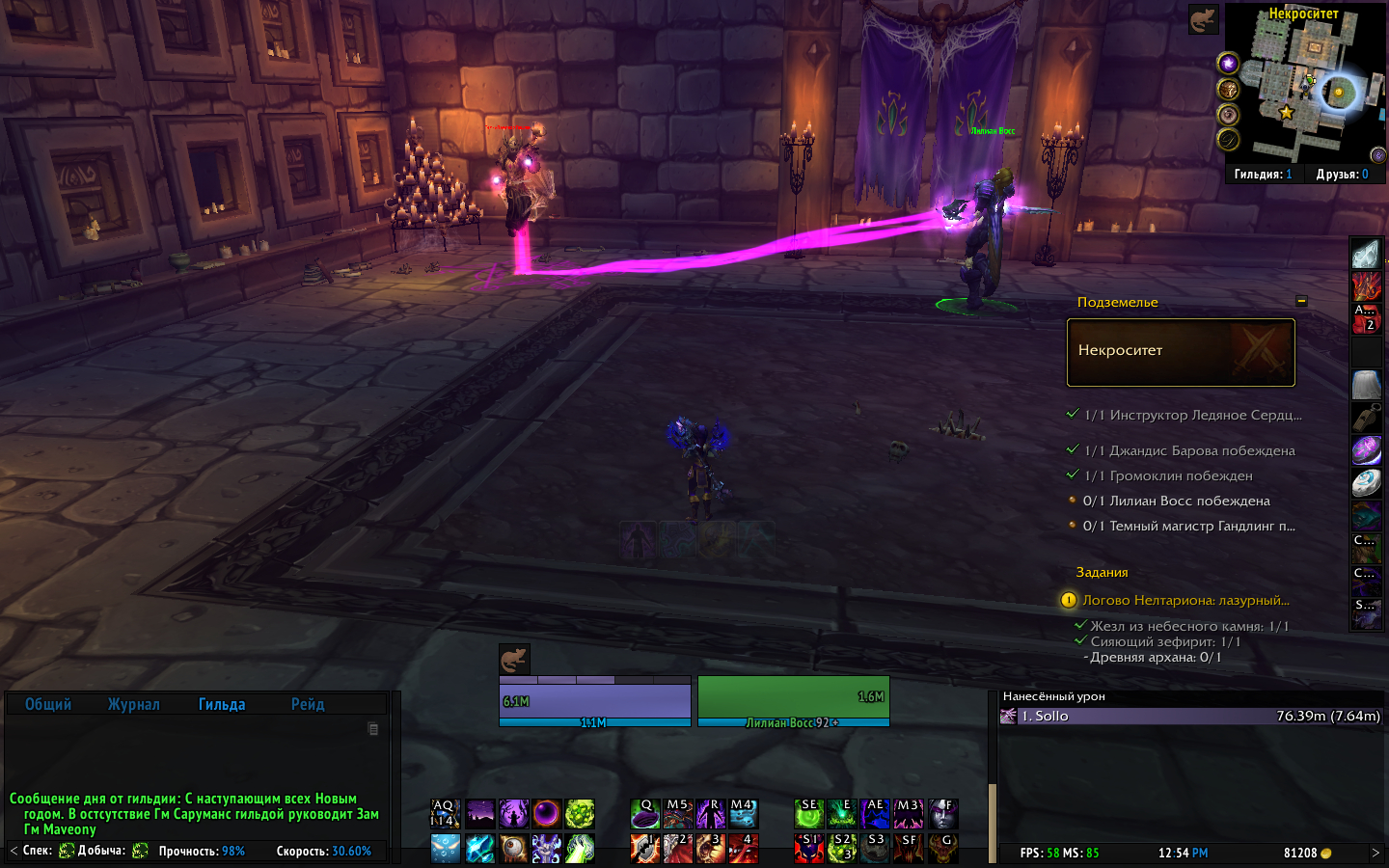Open the Друзья friends counter

pyautogui.click(x=1342, y=175)
